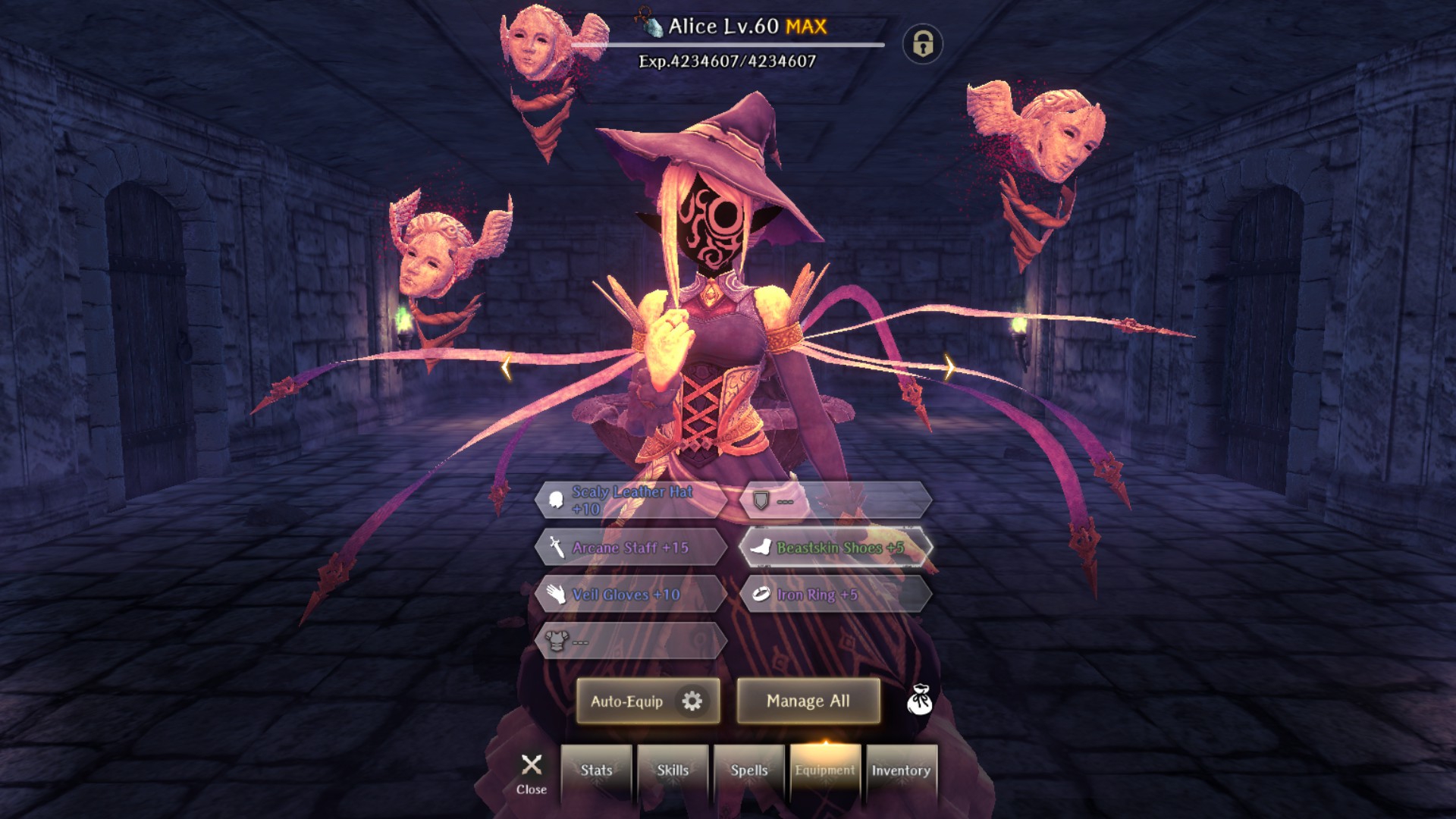This screenshot has height=819, width=1456.
Task: Choose the Iron Ring +5 slot
Action: [x=836, y=595]
